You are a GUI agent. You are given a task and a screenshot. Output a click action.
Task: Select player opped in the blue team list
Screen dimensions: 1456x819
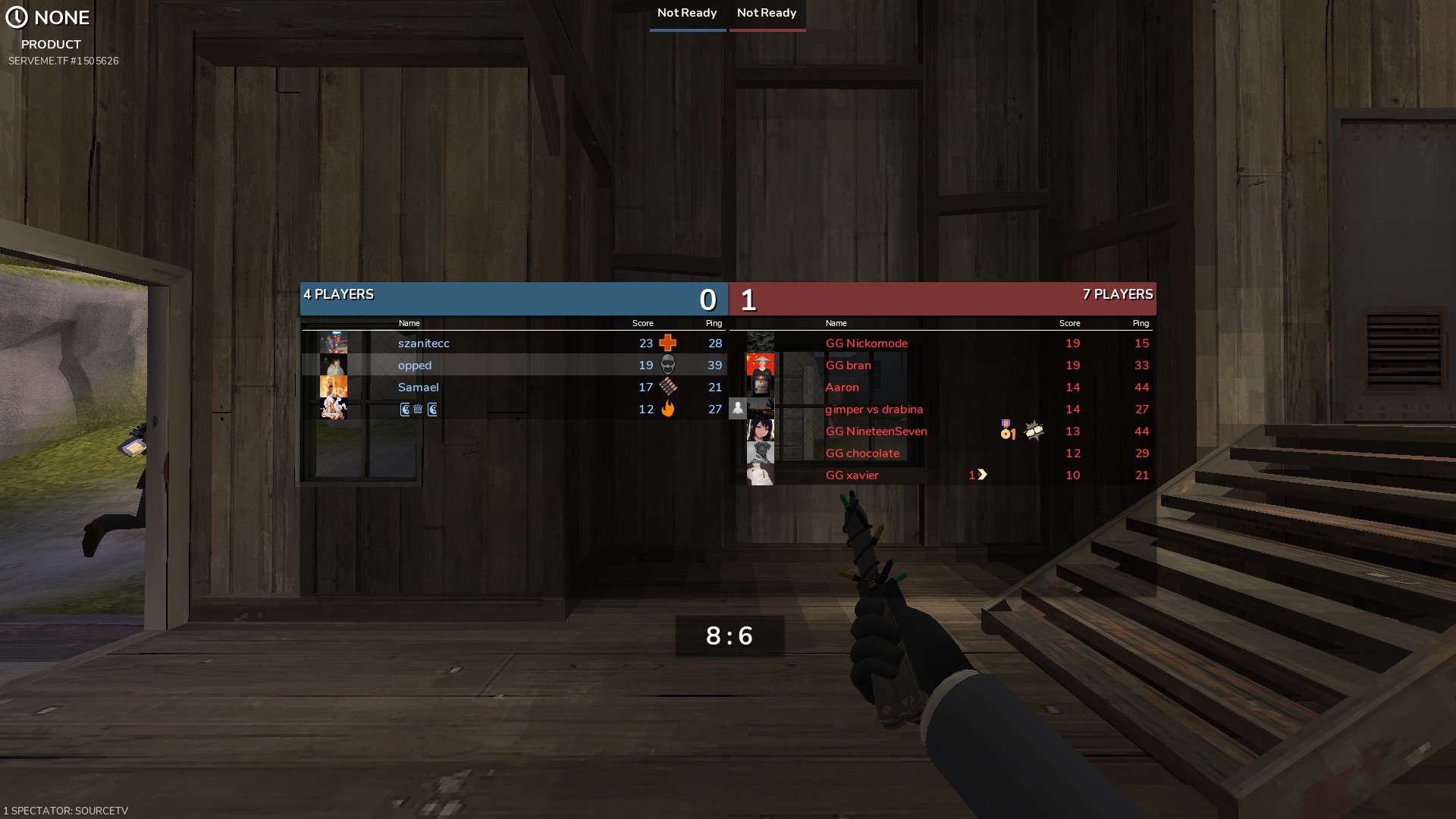pyautogui.click(x=415, y=366)
